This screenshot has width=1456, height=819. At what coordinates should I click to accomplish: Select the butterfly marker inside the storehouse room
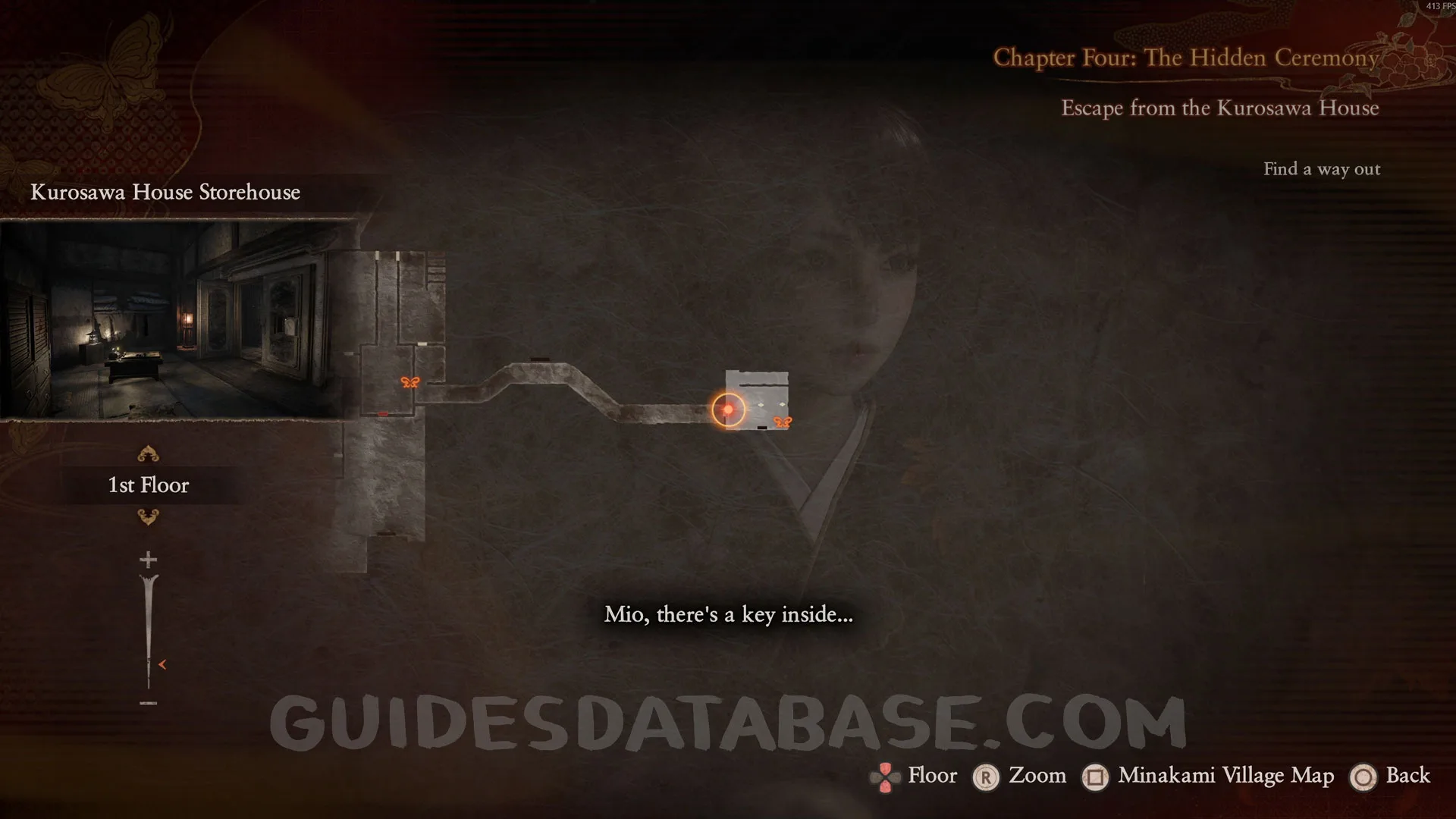(x=782, y=422)
